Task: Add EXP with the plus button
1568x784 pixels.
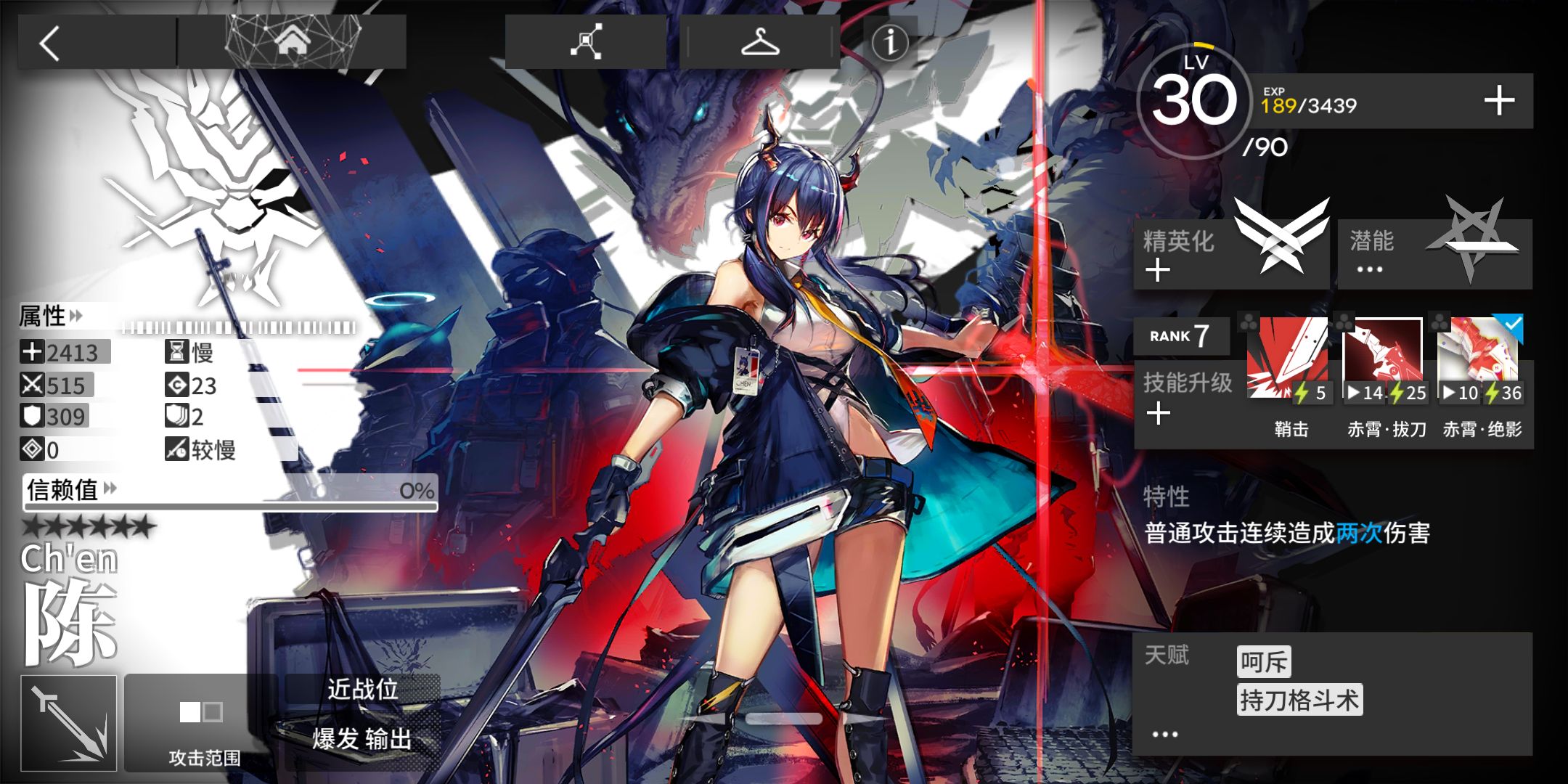Action: tap(1498, 102)
